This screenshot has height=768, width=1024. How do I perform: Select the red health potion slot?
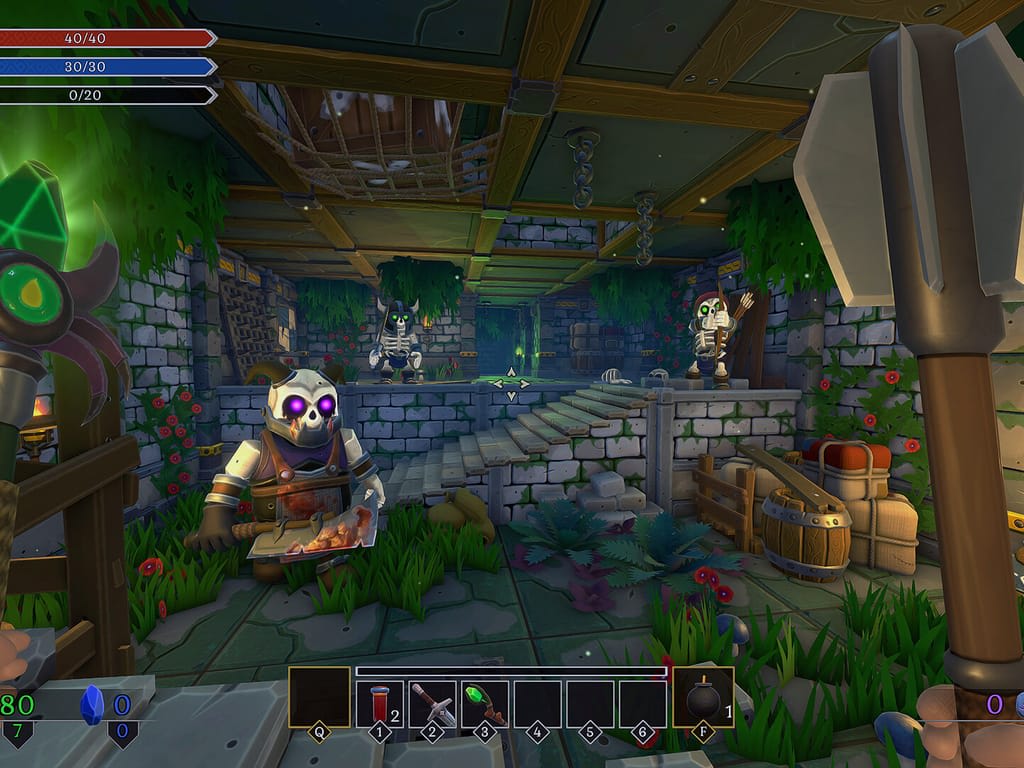380,703
